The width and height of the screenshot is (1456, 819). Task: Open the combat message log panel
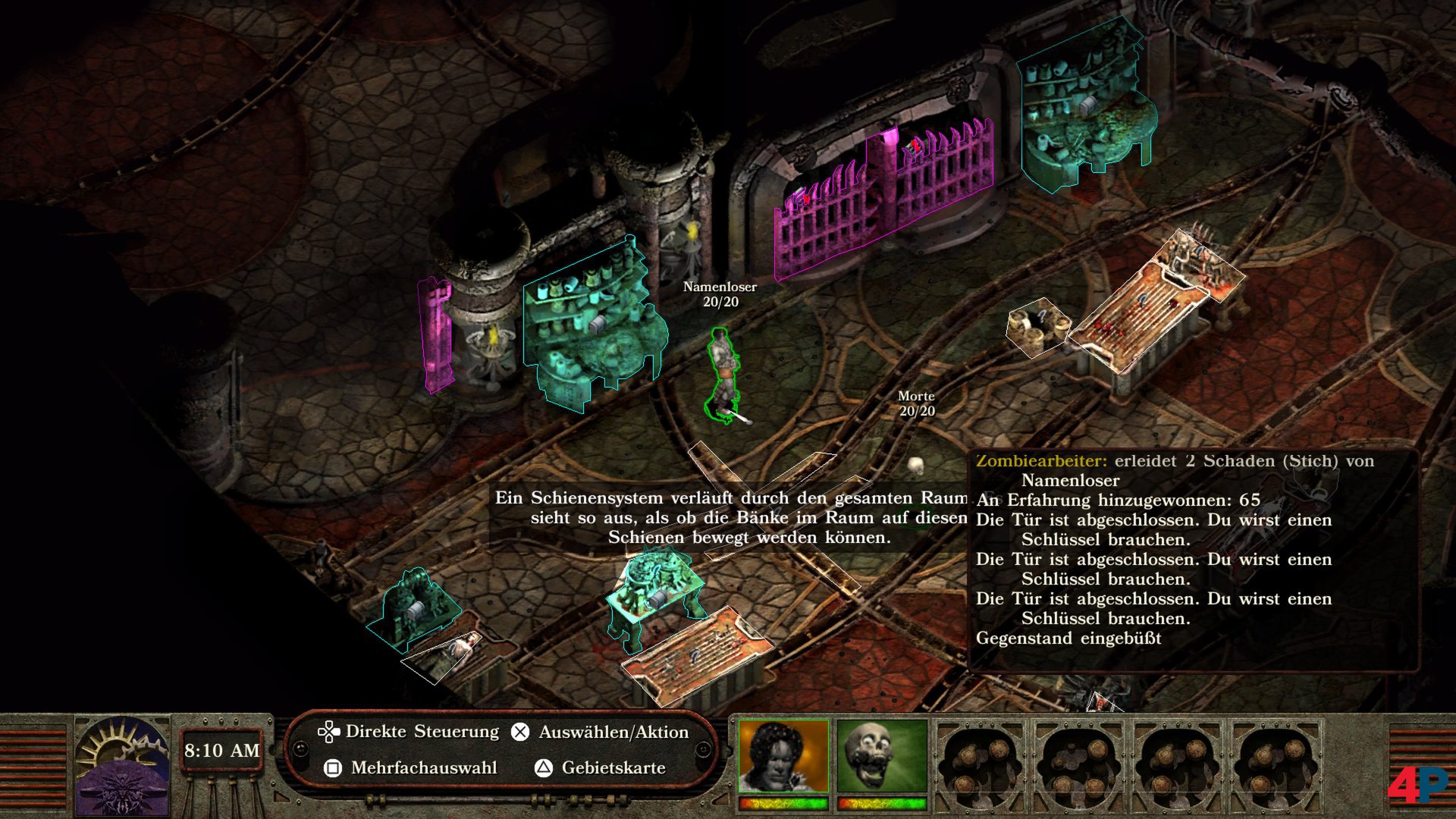pos(1192,560)
